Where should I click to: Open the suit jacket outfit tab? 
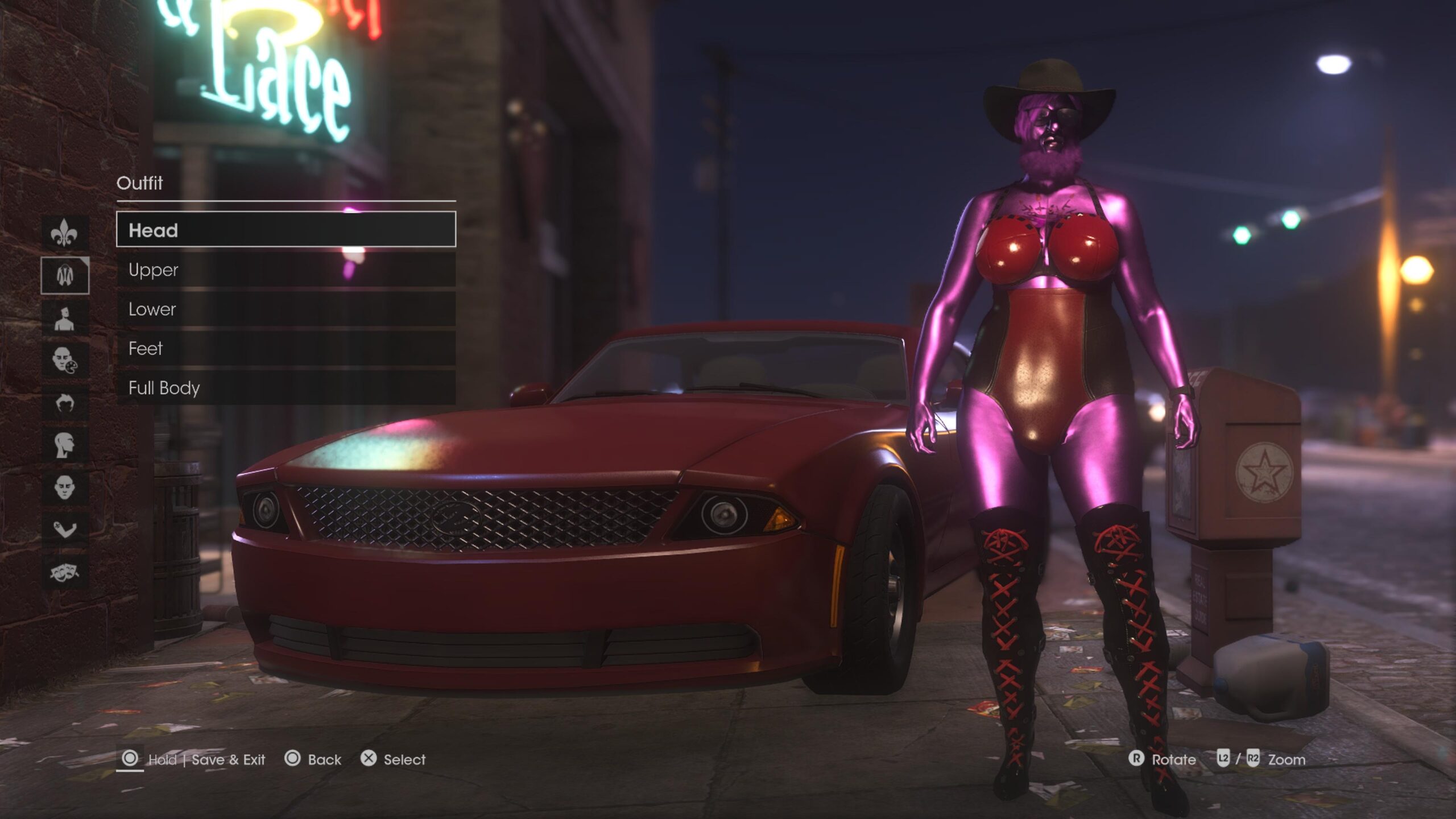65,275
